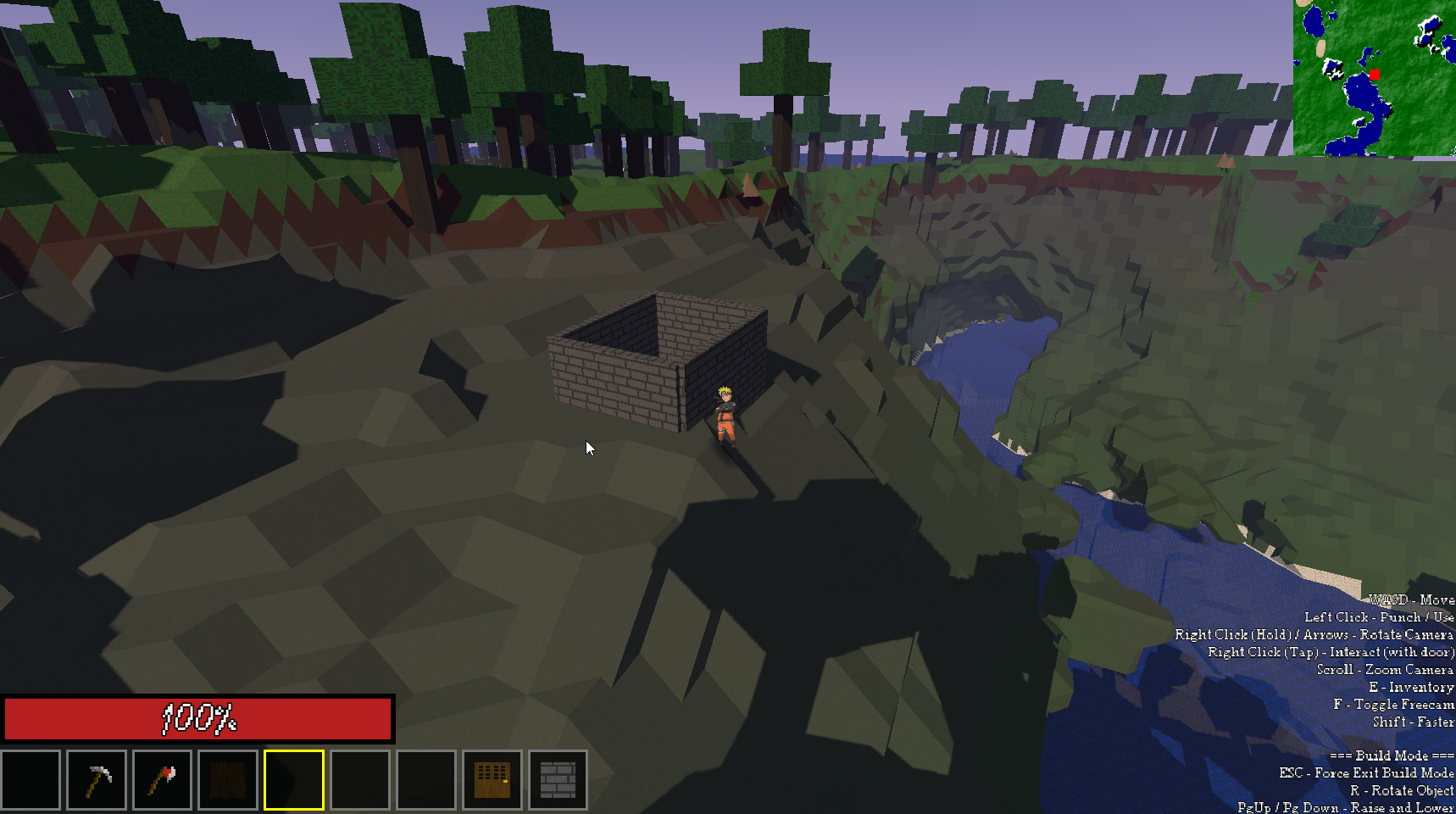
Task: Choose the dark wood plank slot
Action: click(x=228, y=780)
